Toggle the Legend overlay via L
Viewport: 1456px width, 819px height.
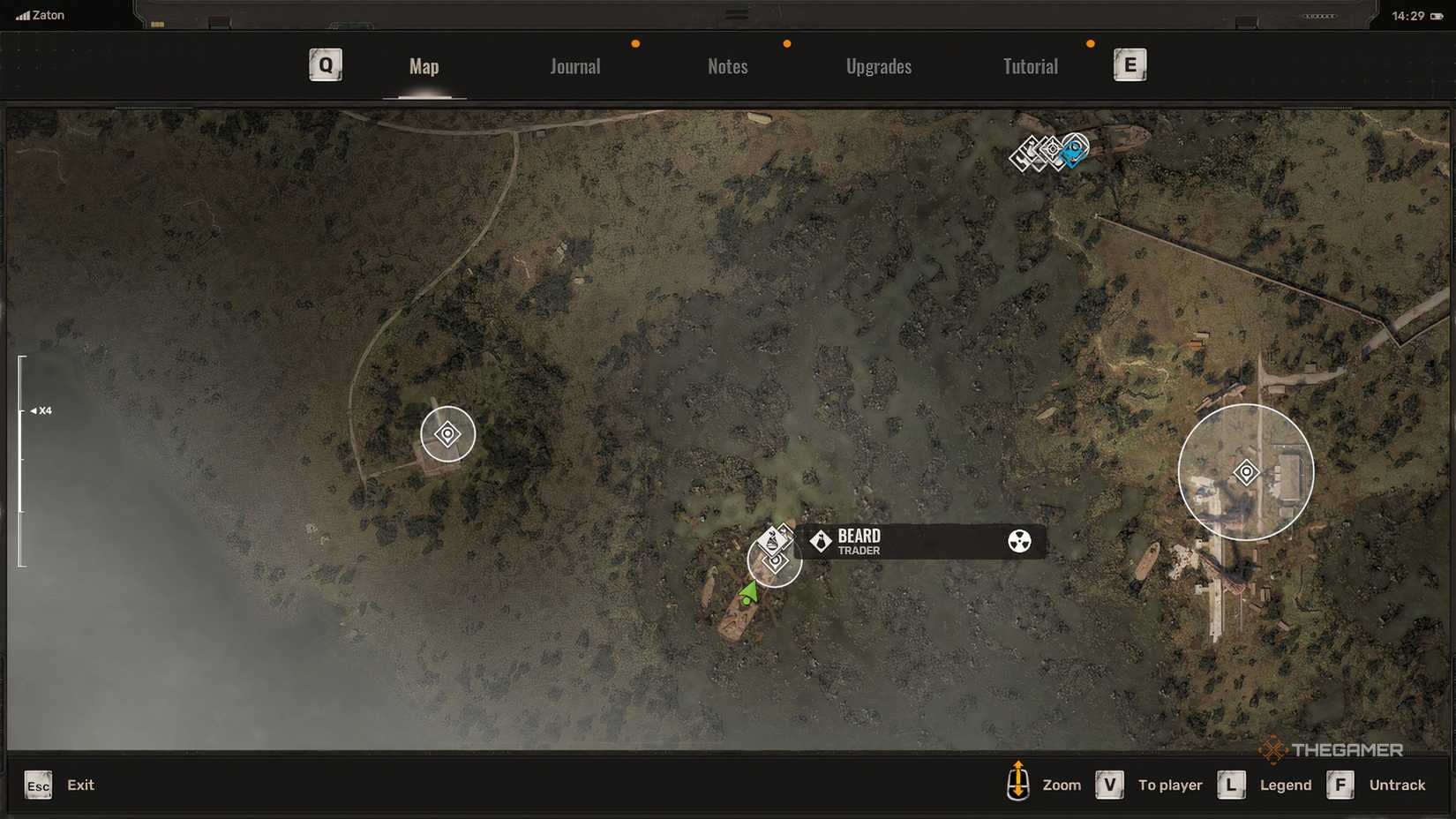(x=1231, y=785)
